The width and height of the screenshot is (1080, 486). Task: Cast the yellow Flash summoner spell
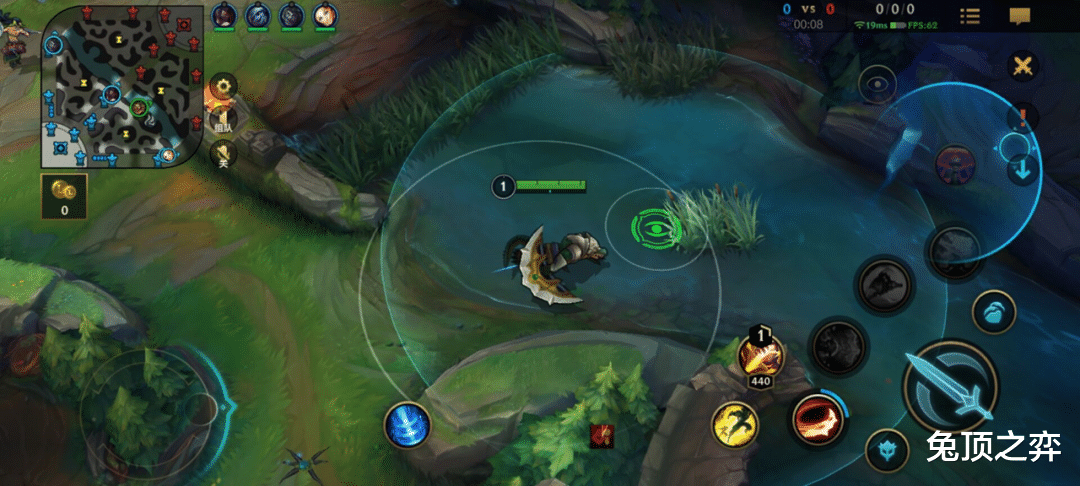tap(735, 425)
